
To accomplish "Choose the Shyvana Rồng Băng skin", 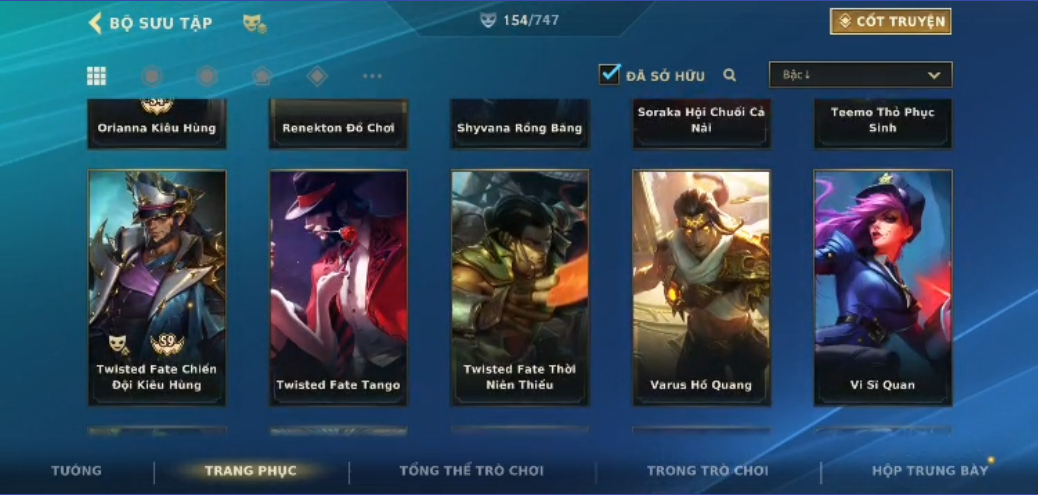I will click(520, 124).
